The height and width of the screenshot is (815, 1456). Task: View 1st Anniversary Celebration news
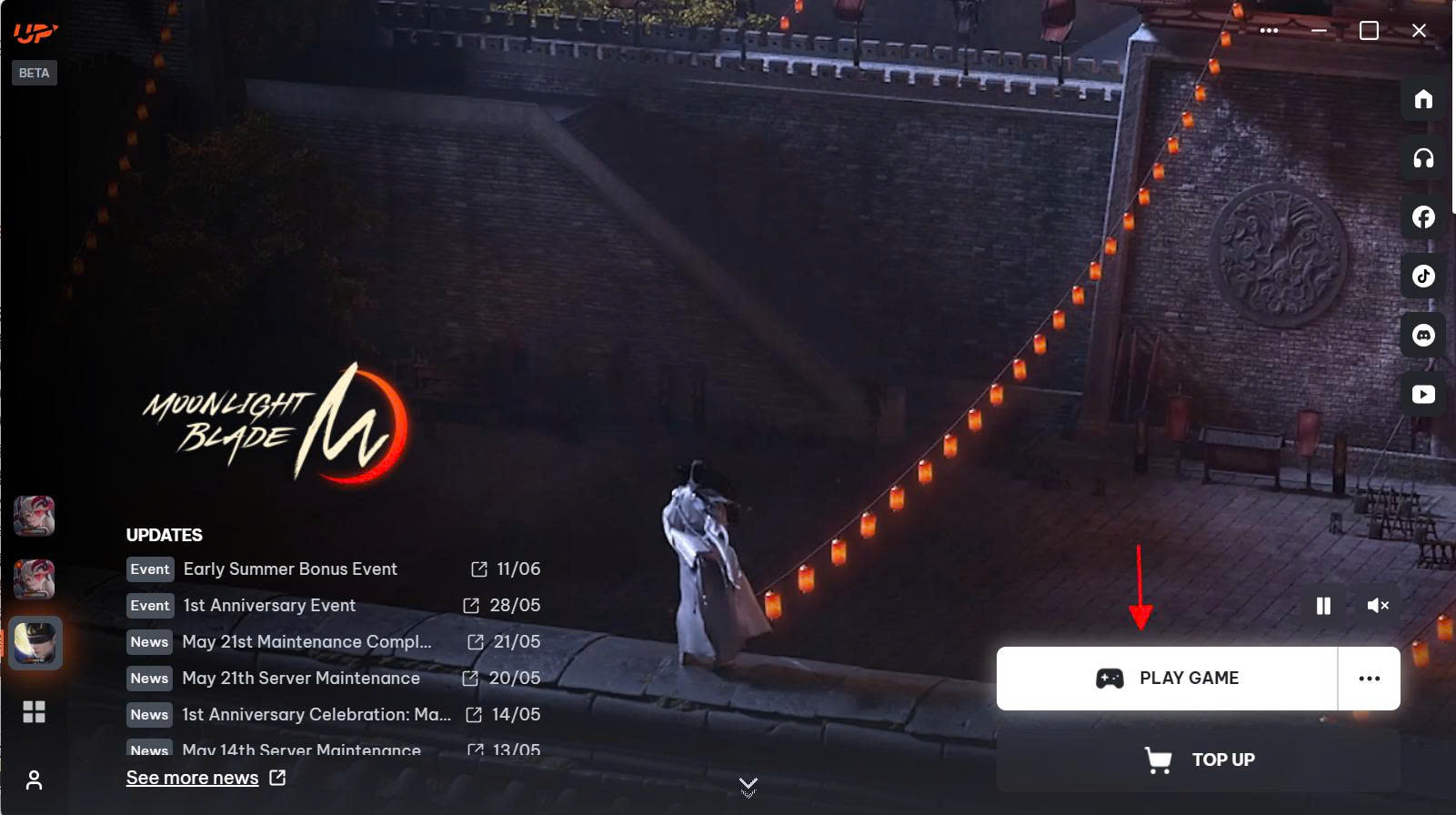[x=316, y=715]
